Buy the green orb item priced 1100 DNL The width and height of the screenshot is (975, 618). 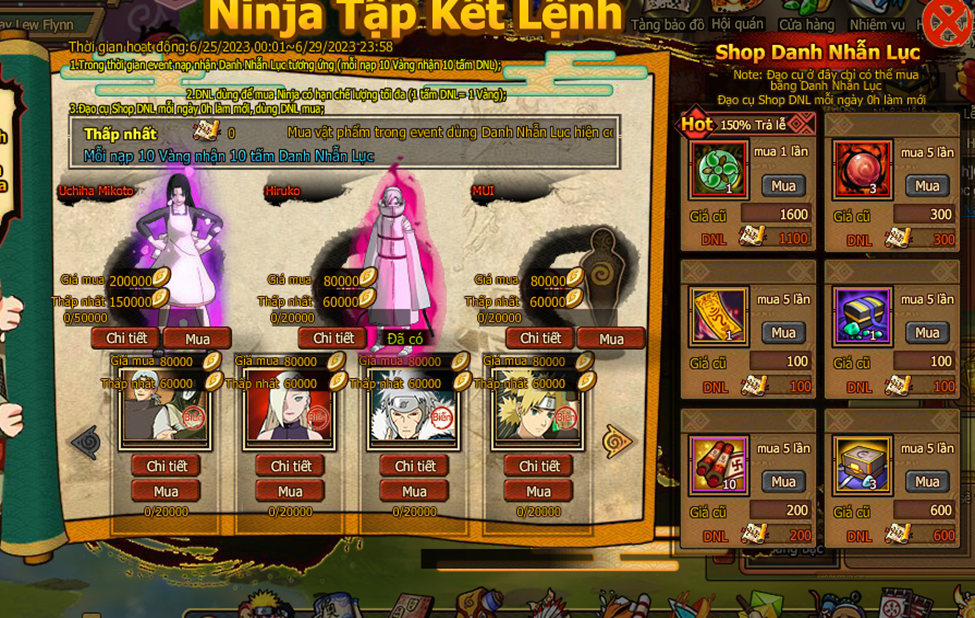[x=783, y=185]
